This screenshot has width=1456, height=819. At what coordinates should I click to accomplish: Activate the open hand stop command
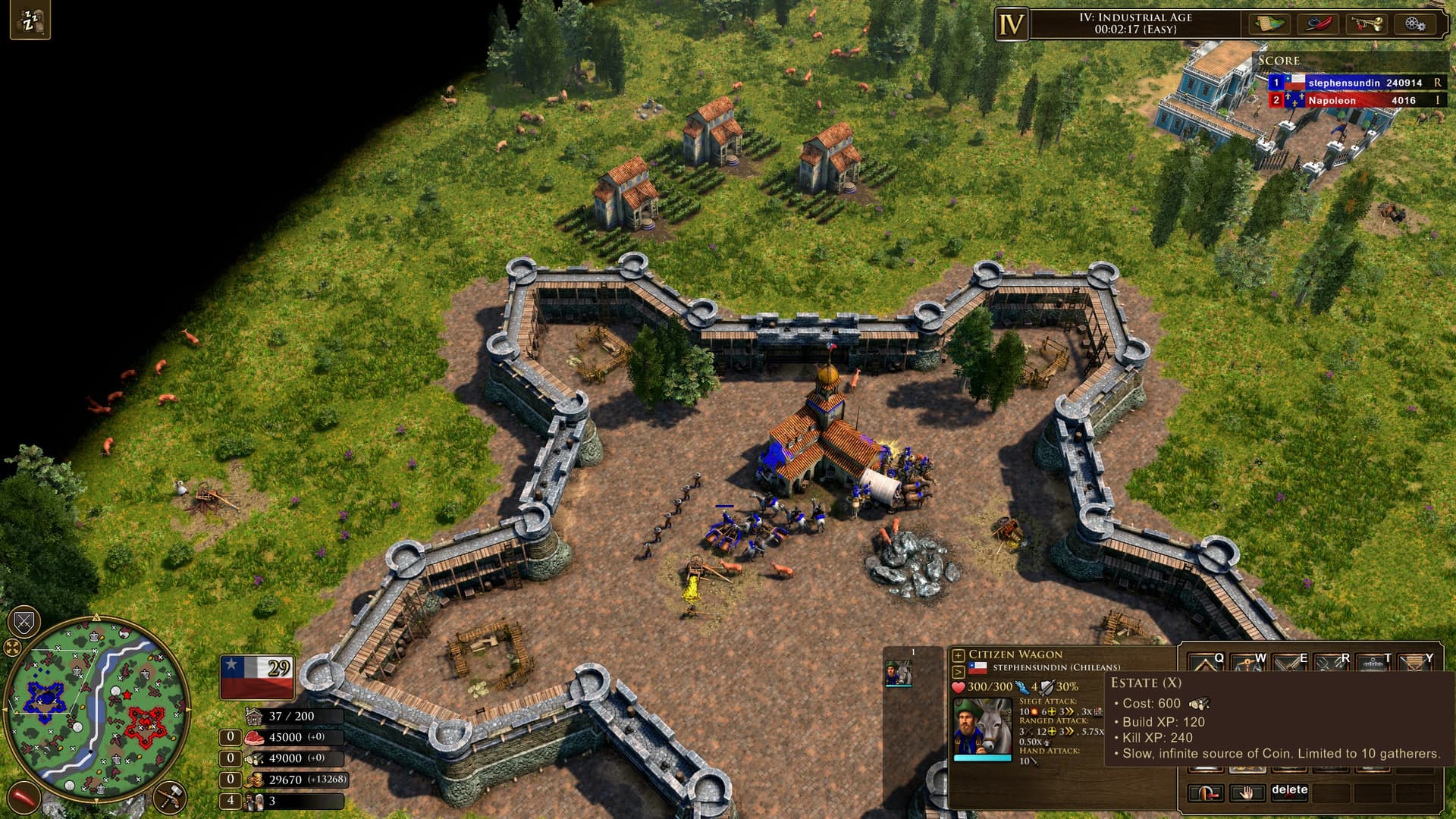coord(1247,793)
